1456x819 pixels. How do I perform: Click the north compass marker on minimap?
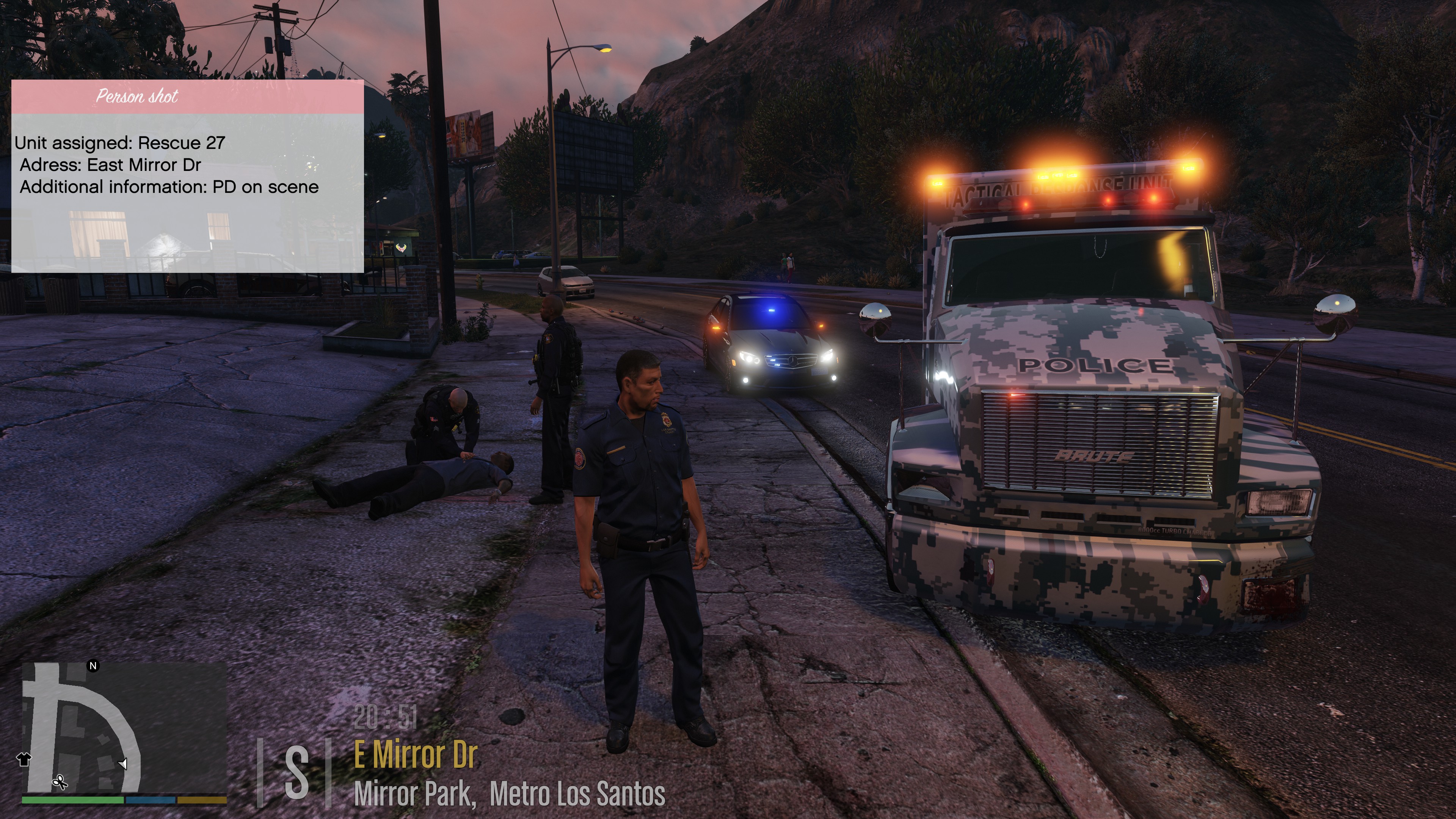click(x=93, y=666)
